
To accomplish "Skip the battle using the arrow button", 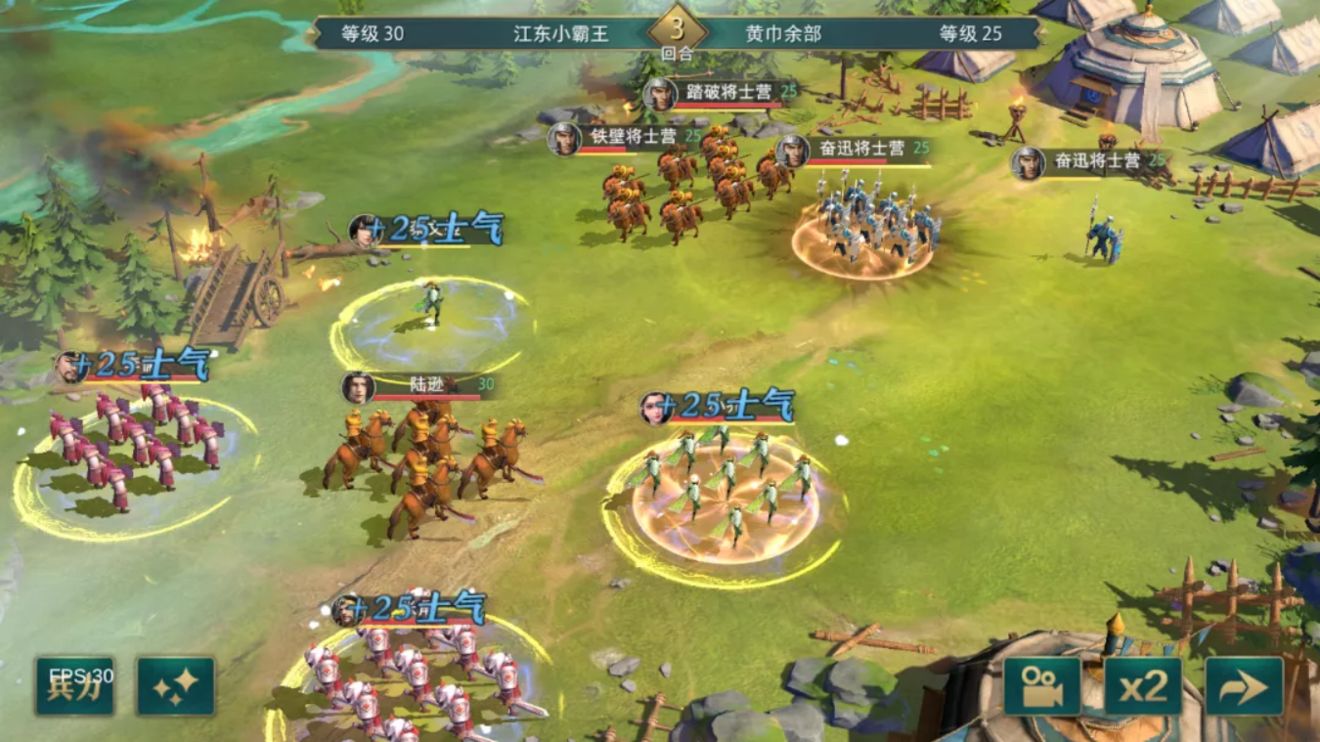I will point(1244,686).
